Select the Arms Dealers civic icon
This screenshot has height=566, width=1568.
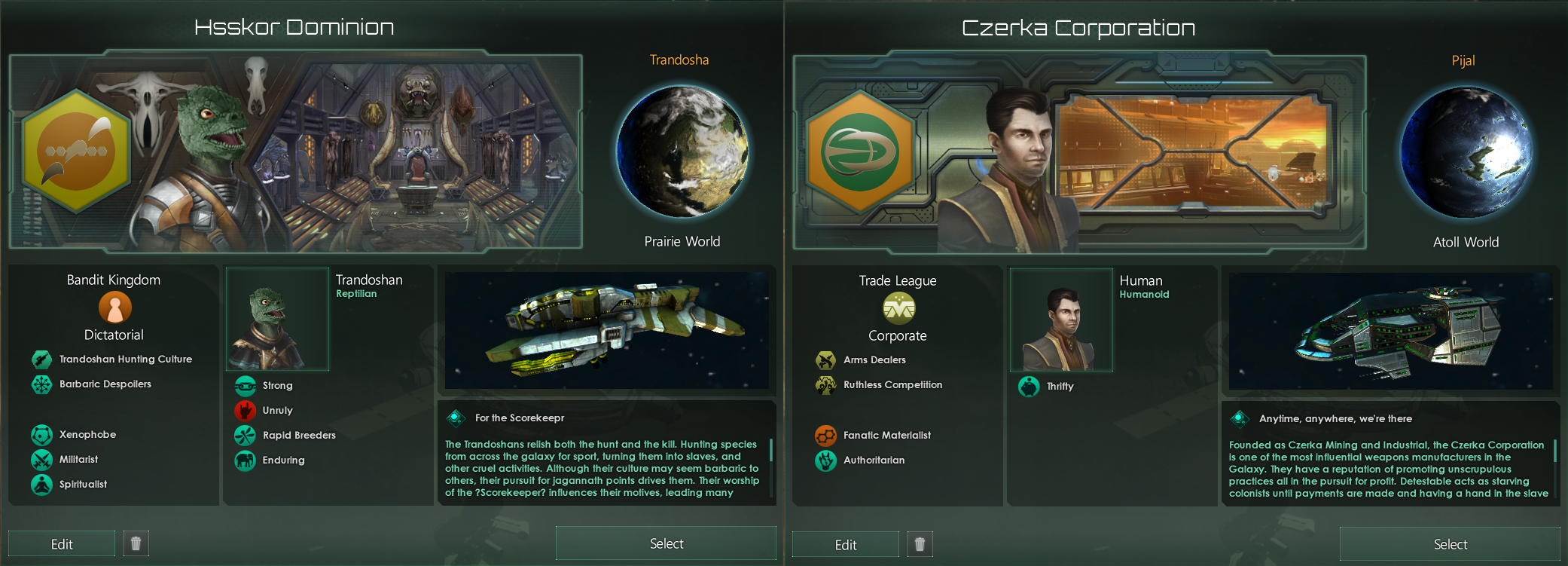(824, 360)
